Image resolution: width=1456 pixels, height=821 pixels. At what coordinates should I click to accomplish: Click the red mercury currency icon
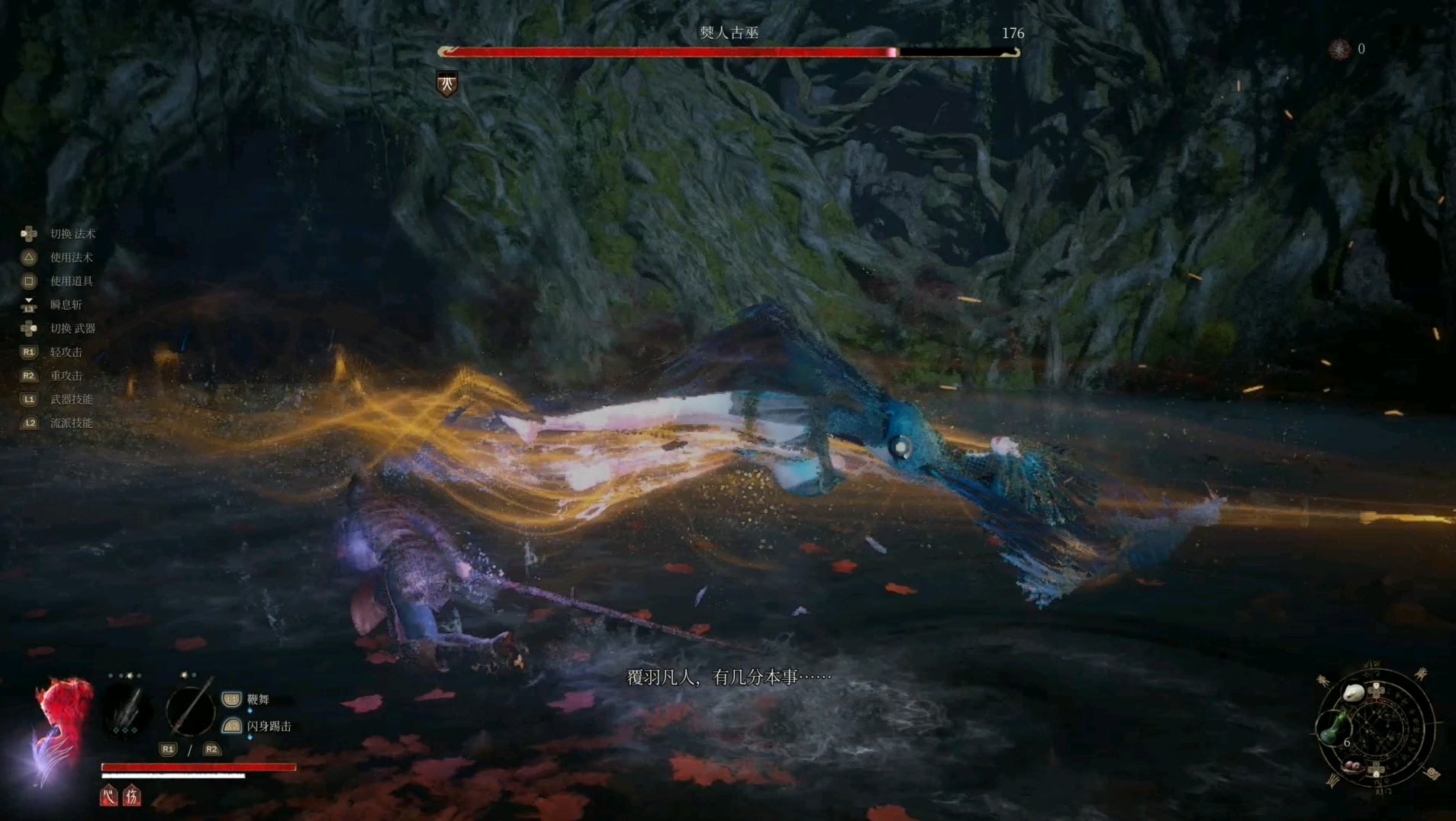tap(1339, 49)
